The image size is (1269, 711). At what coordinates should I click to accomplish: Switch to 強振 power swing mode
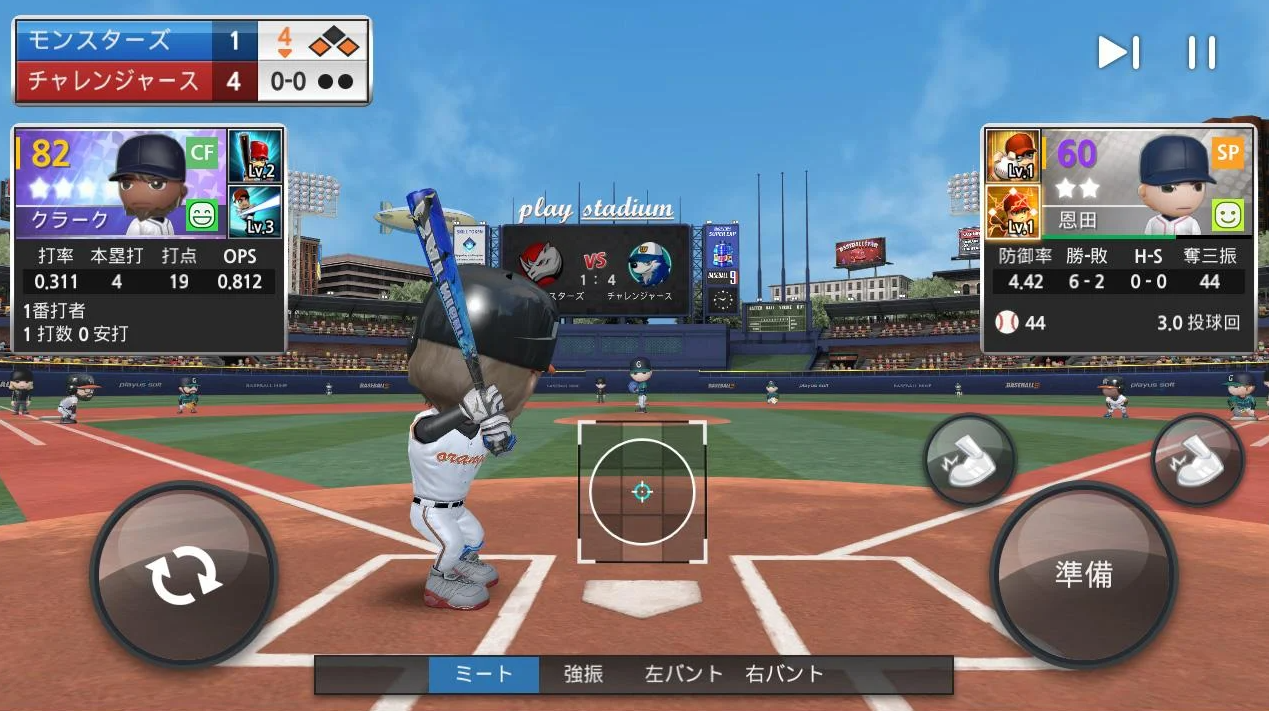click(583, 674)
